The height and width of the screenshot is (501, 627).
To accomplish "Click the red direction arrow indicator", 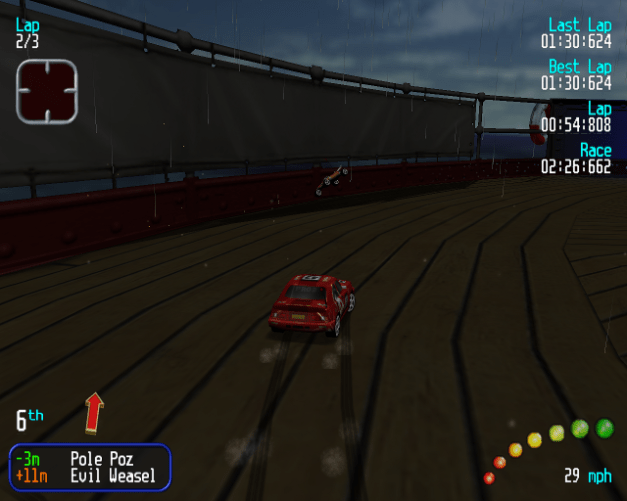I will pos(94,412).
